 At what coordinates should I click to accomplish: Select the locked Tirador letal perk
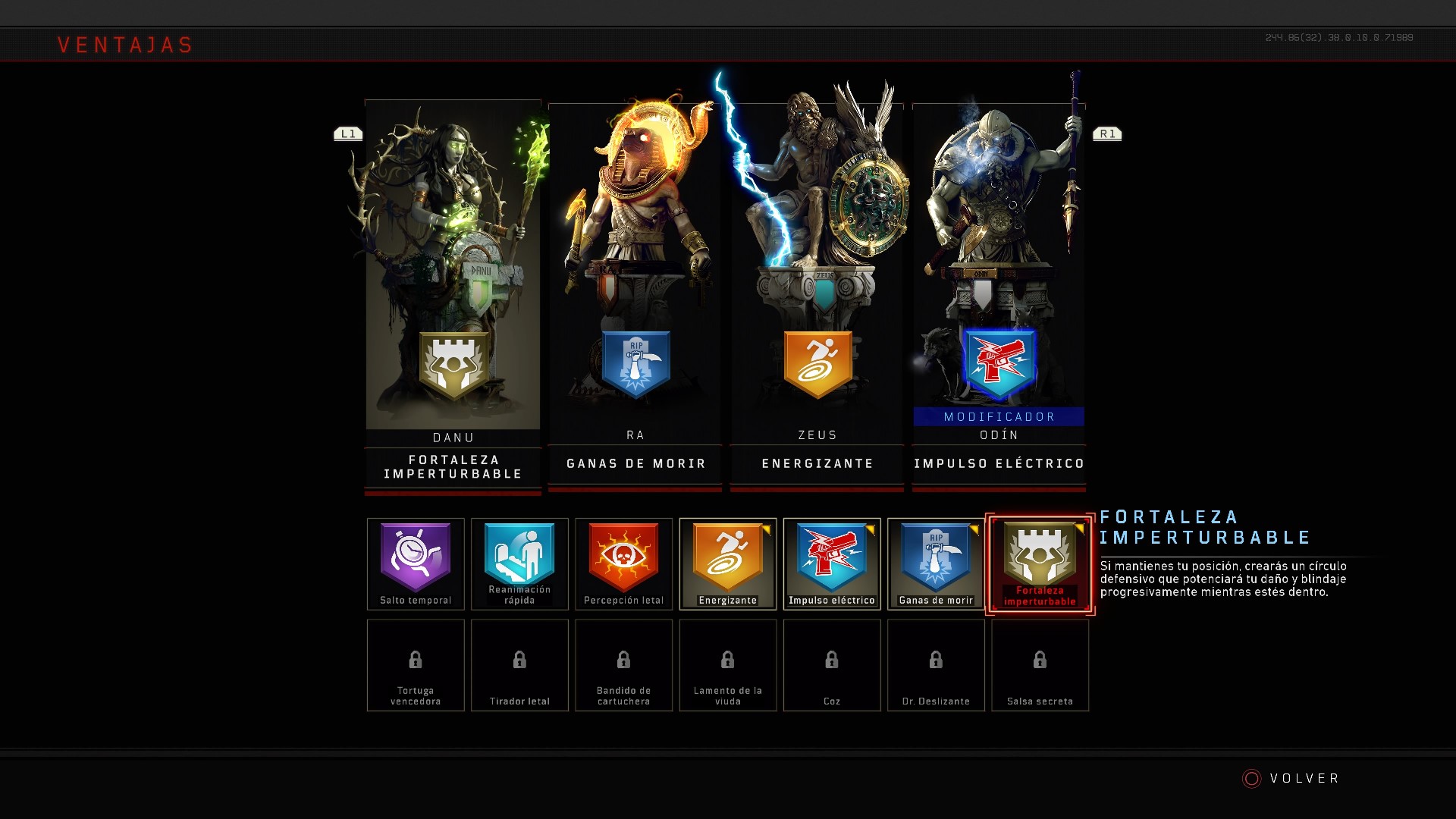tap(519, 665)
